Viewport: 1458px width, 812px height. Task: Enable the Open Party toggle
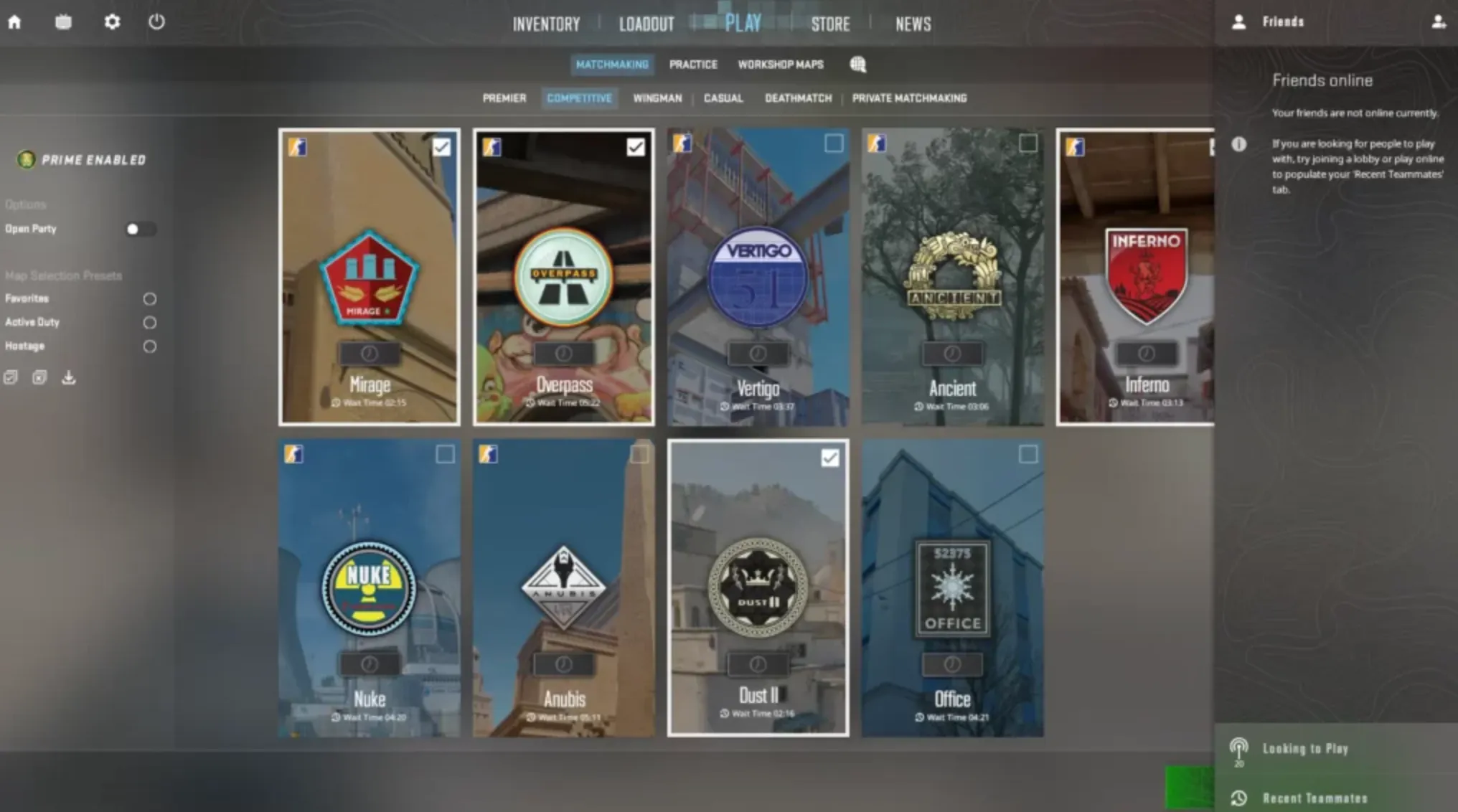141,229
